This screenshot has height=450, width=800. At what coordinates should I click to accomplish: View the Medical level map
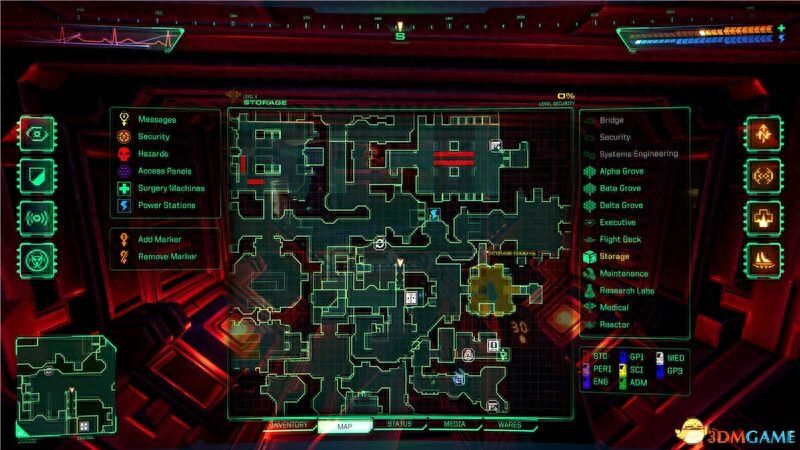pyautogui.click(x=614, y=307)
